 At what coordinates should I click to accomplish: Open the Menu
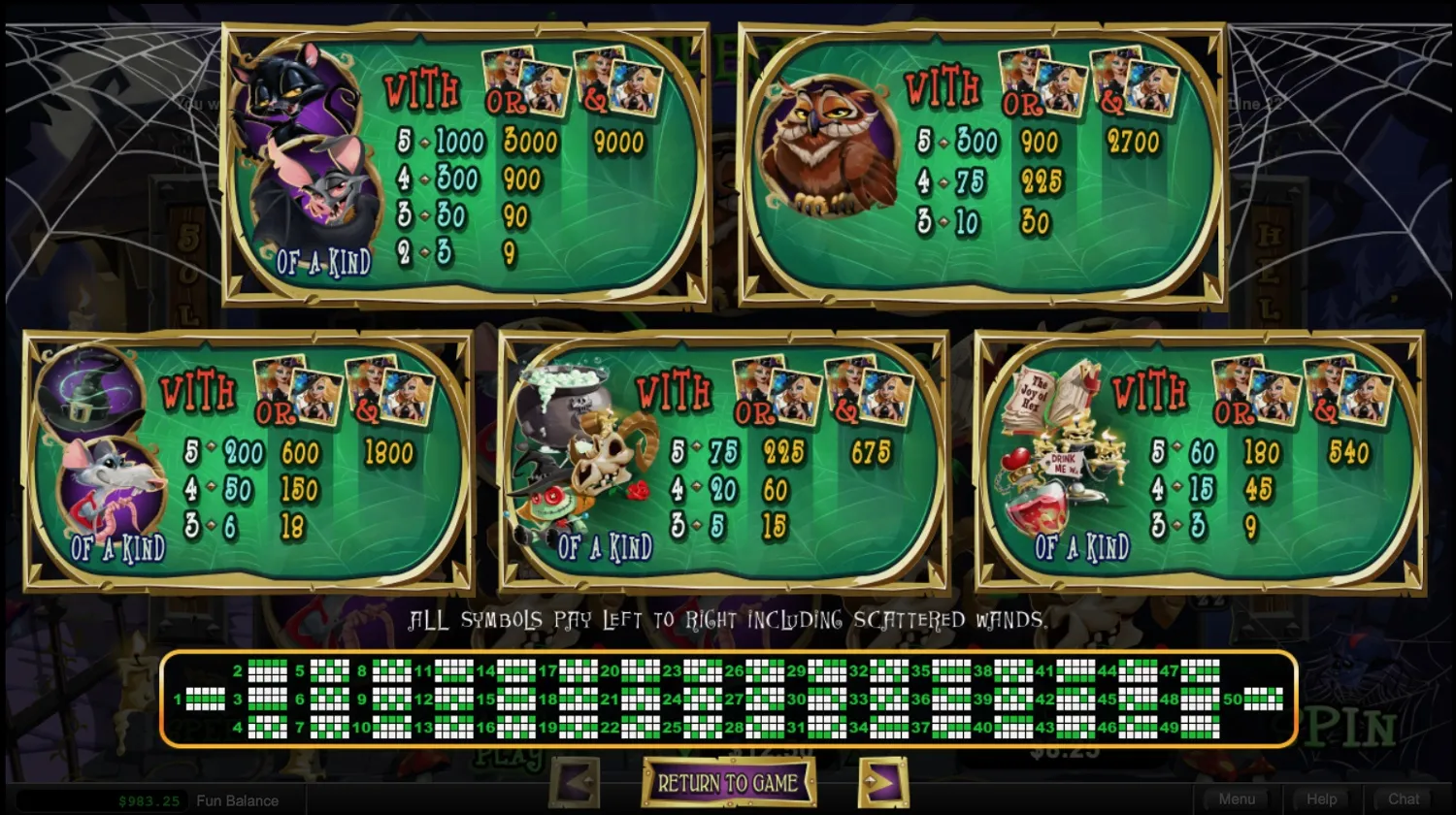pos(1238,799)
